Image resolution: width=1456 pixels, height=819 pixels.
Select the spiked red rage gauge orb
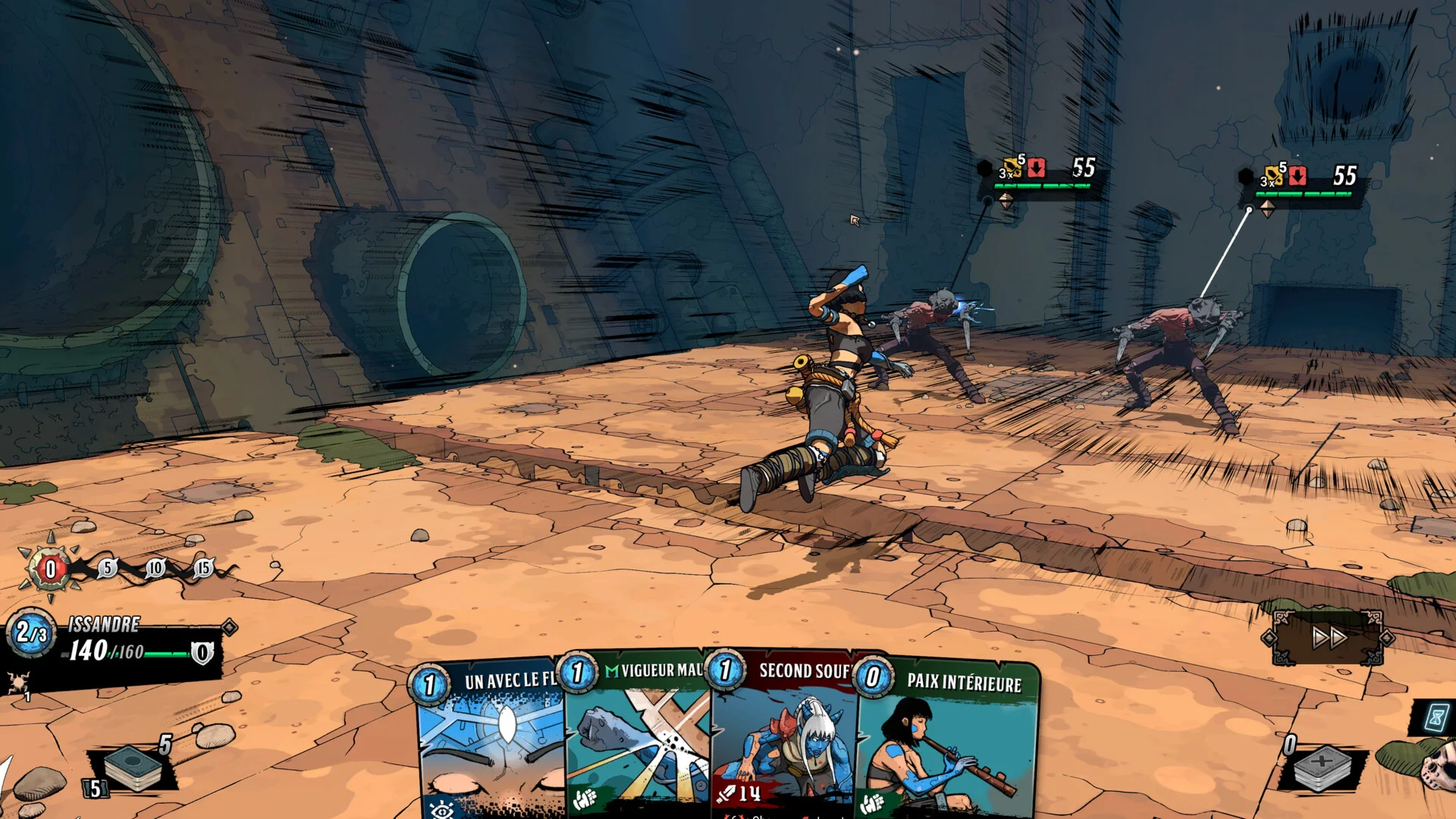pos(50,568)
